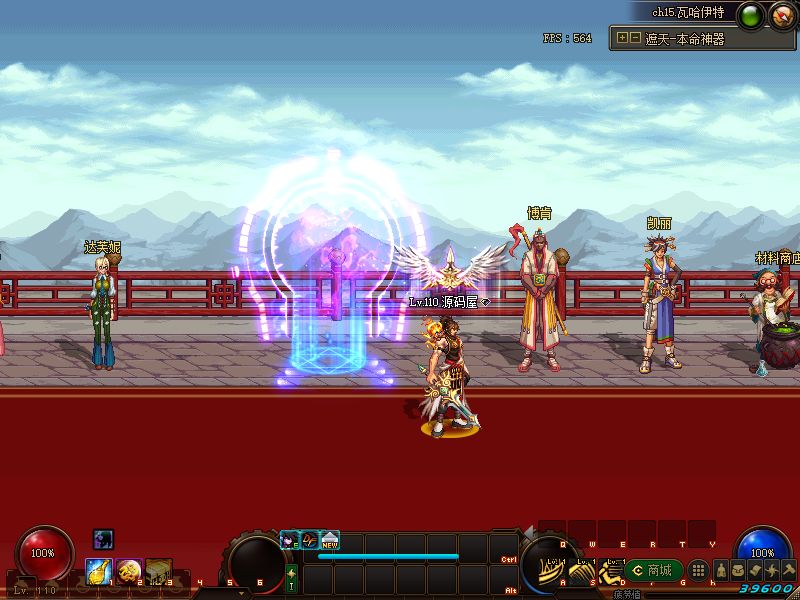
Task: Open the inventory bag icon
Action: click(738, 570)
